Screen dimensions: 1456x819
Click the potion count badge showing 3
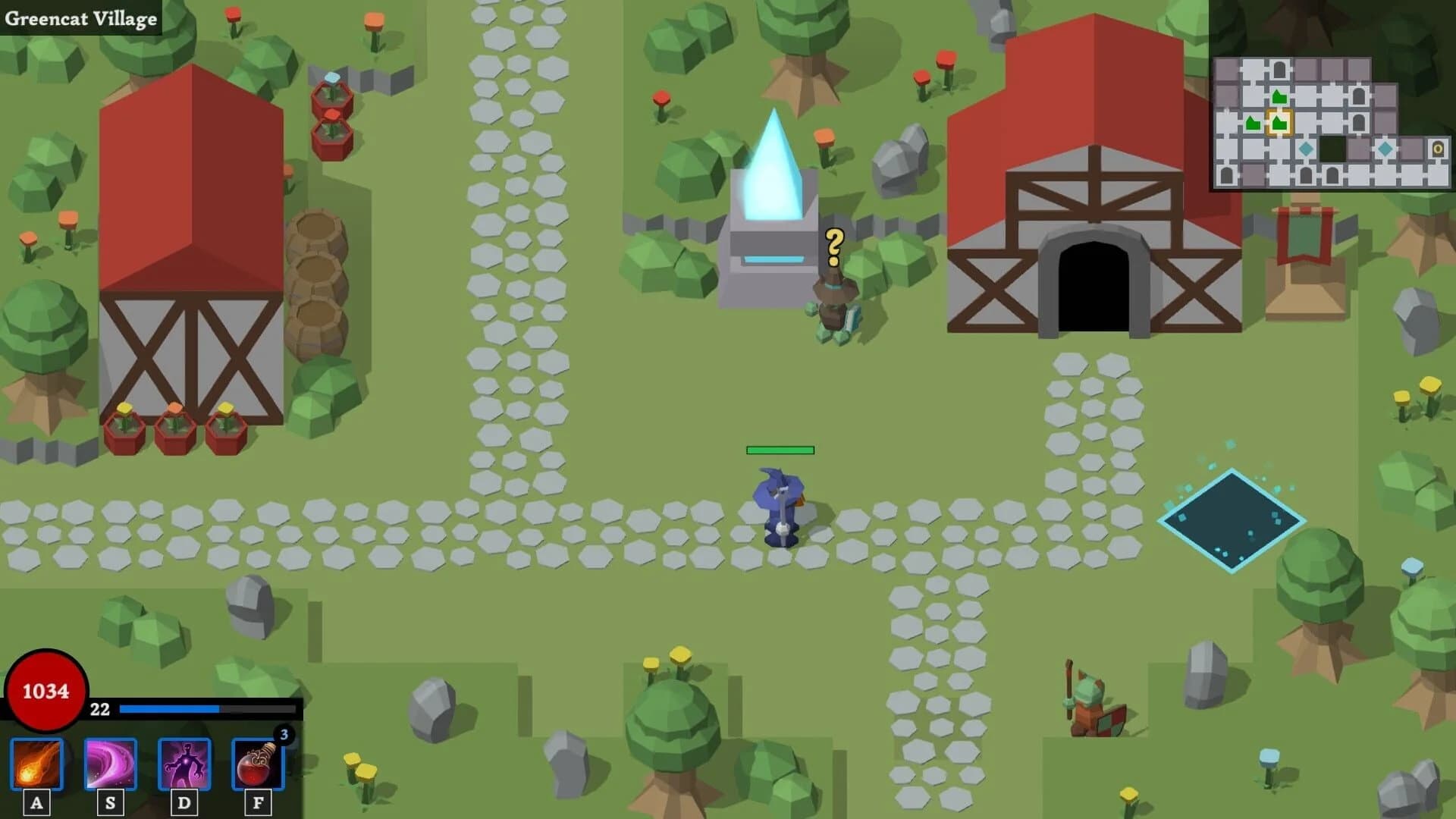[x=284, y=734]
